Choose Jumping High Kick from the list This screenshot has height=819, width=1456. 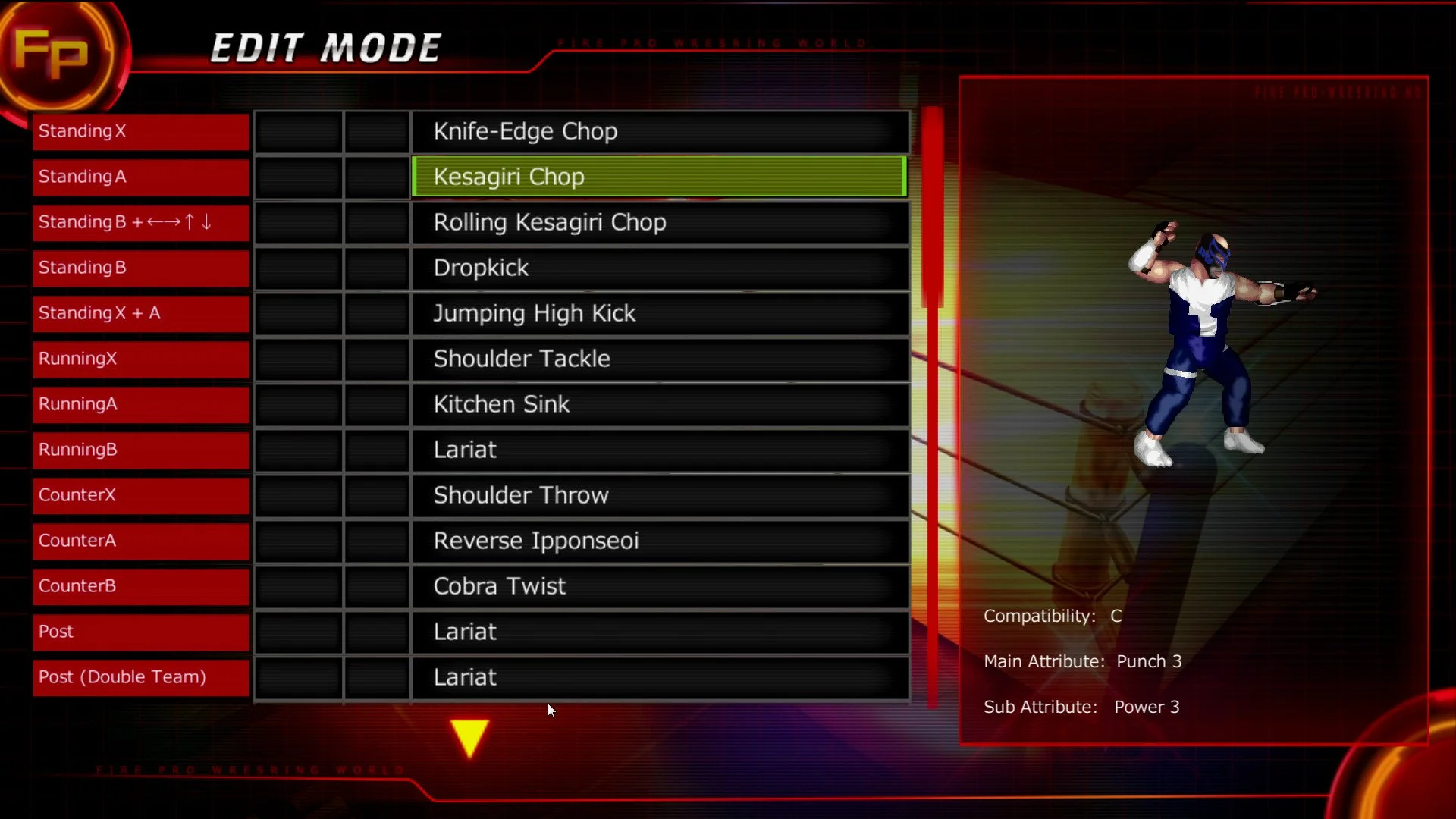tap(659, 313)
